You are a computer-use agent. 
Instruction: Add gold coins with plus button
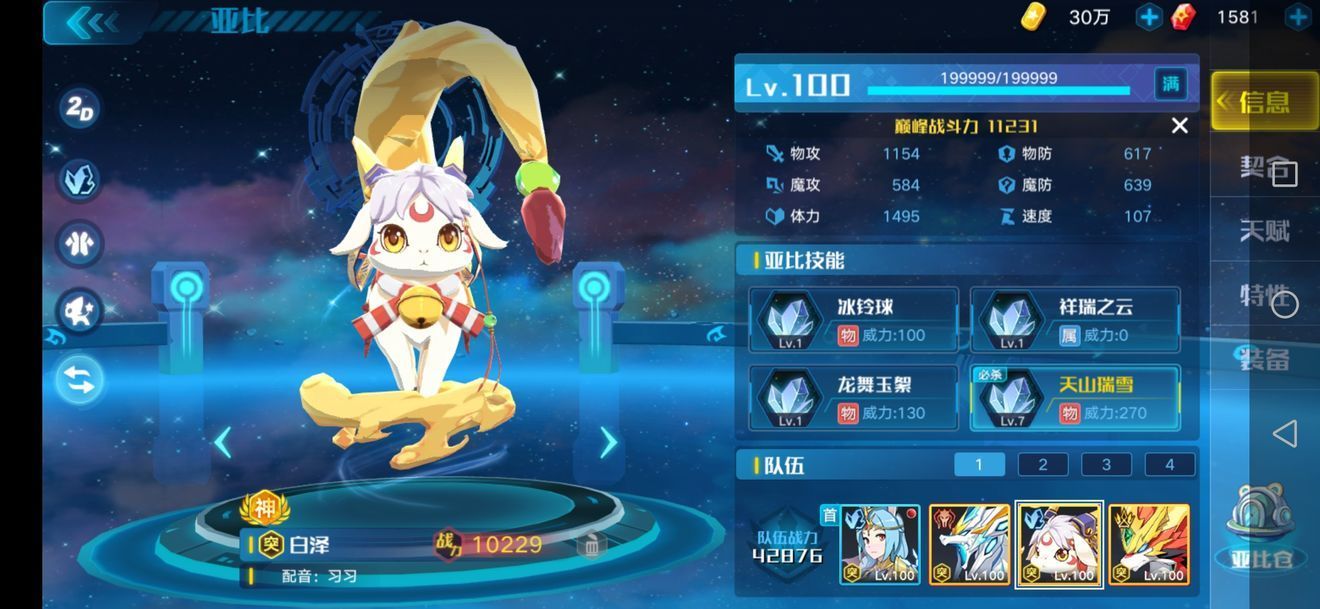click(1149, 17)
